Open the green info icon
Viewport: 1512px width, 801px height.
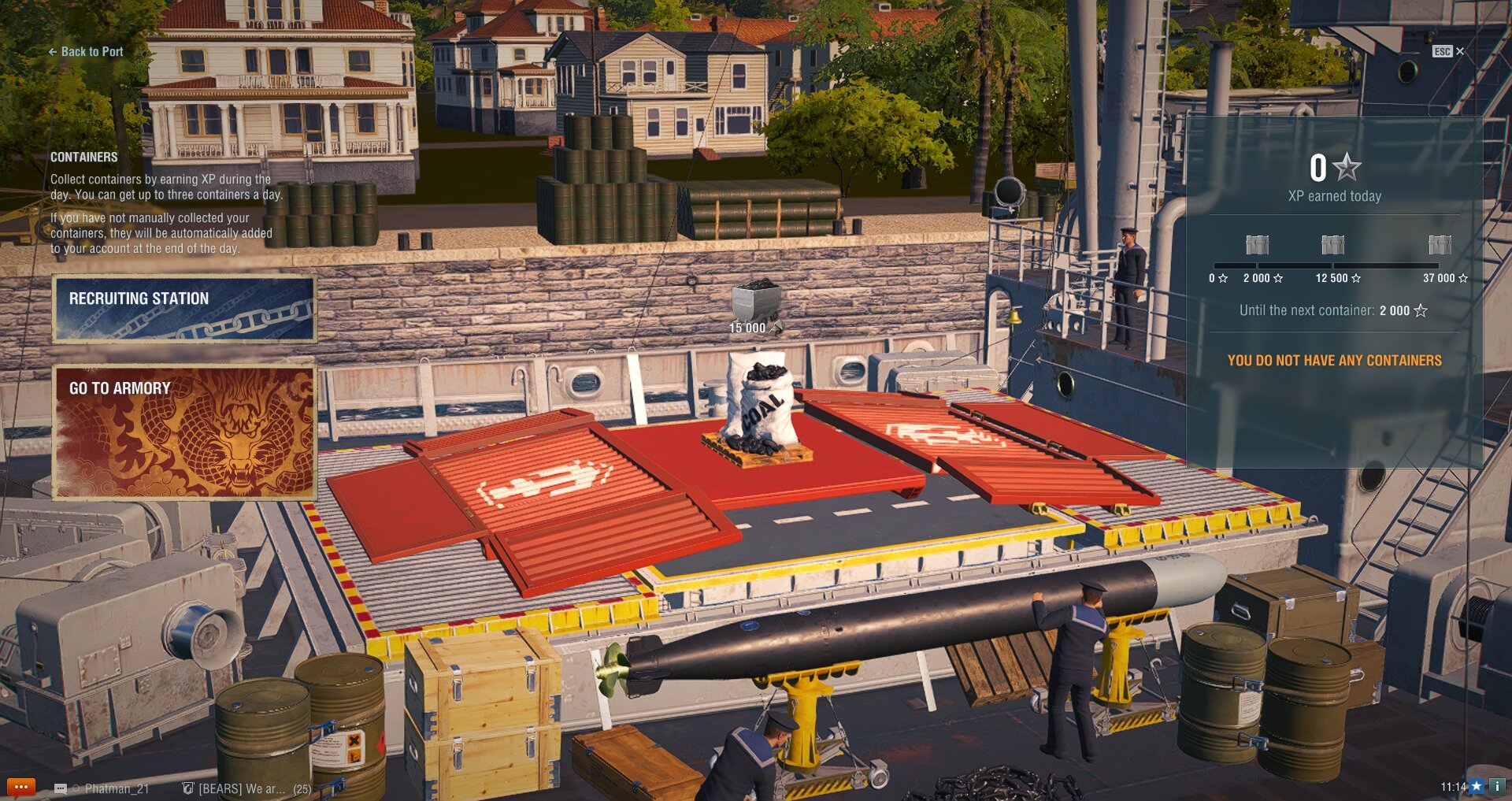[1496, 786]
